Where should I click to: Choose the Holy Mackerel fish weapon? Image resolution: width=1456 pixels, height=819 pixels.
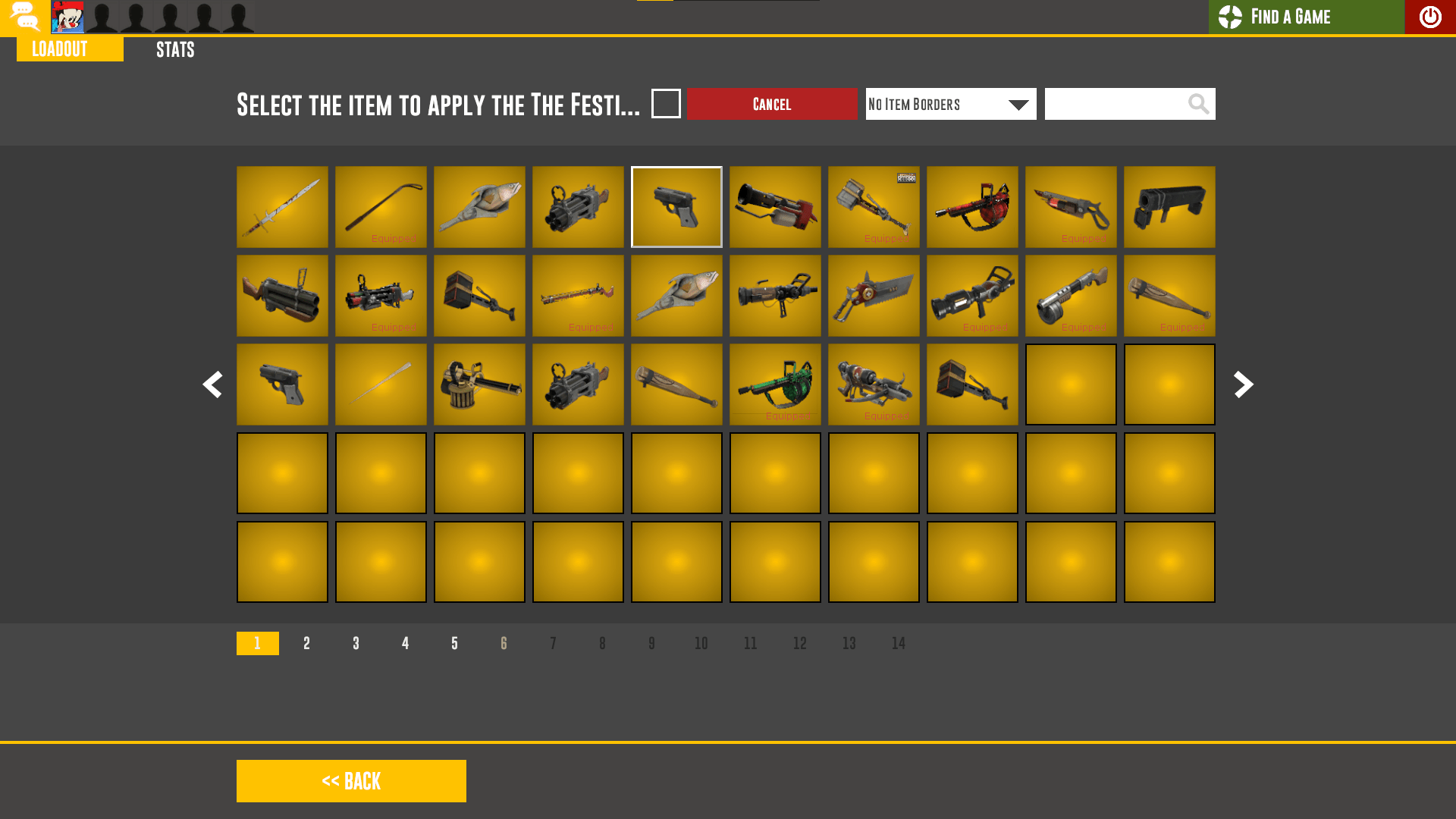pos(479,206)
